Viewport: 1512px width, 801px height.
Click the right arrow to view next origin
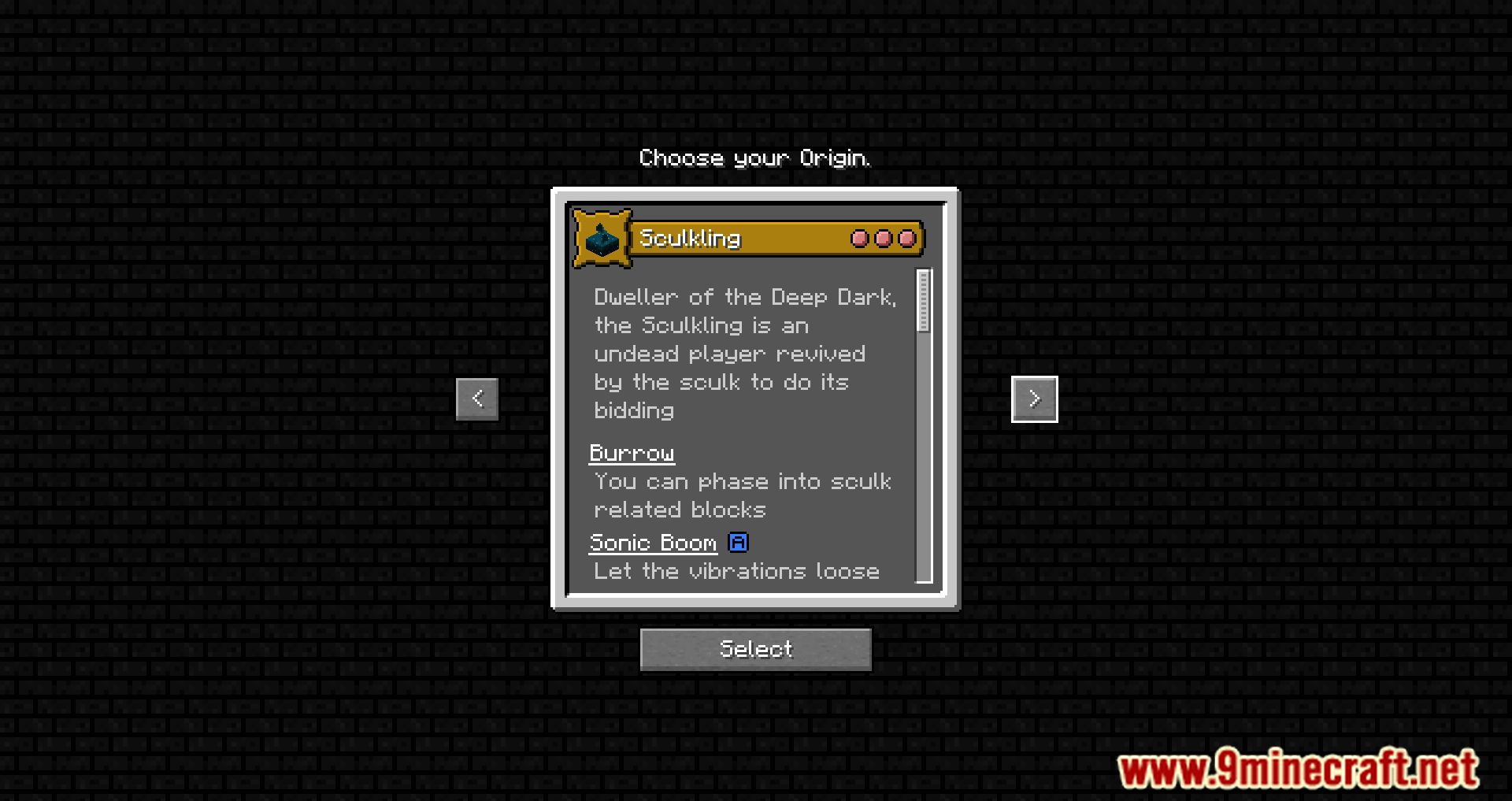tap(1034, 399)
